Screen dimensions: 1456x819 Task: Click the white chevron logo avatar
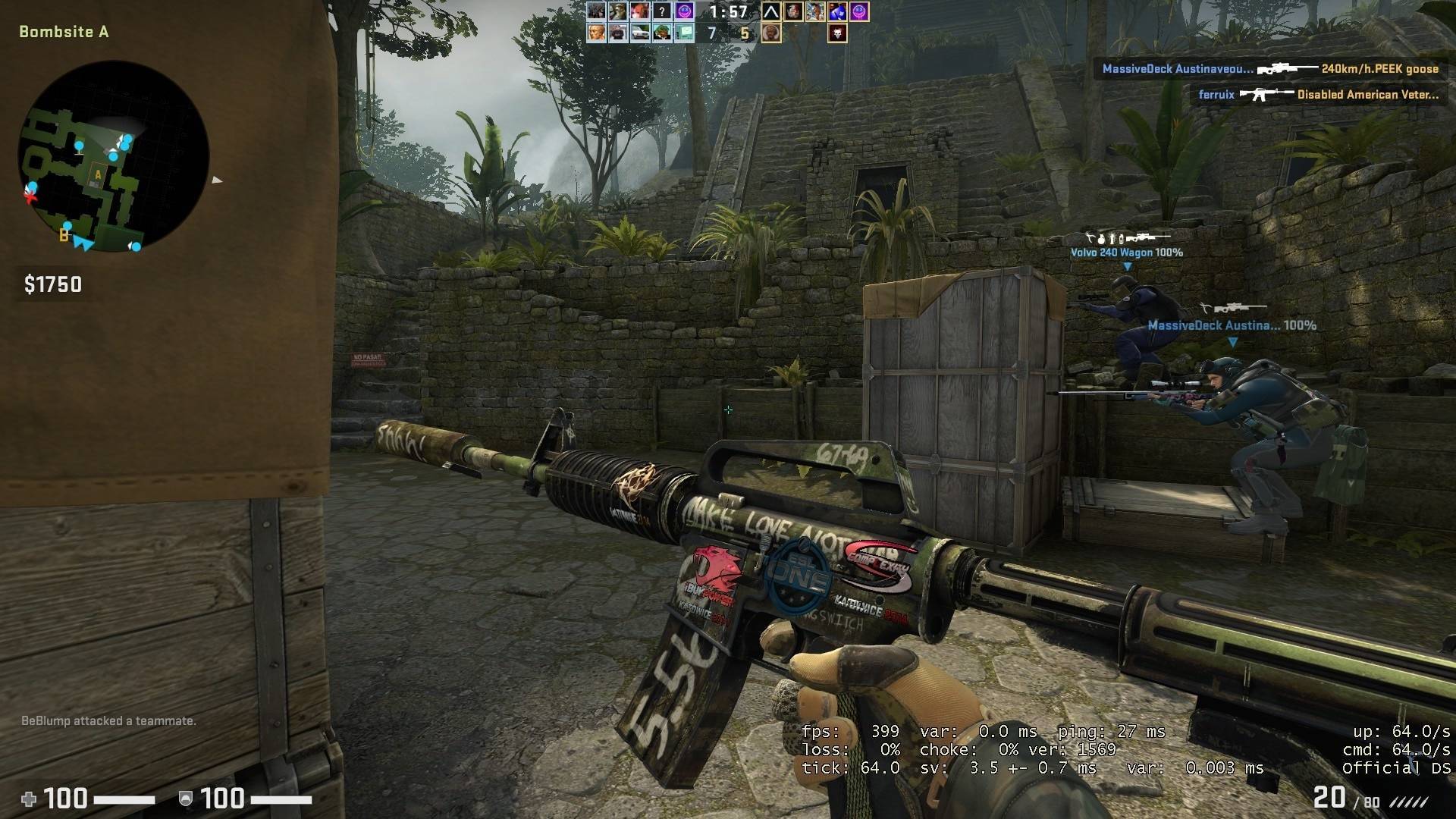770,11
